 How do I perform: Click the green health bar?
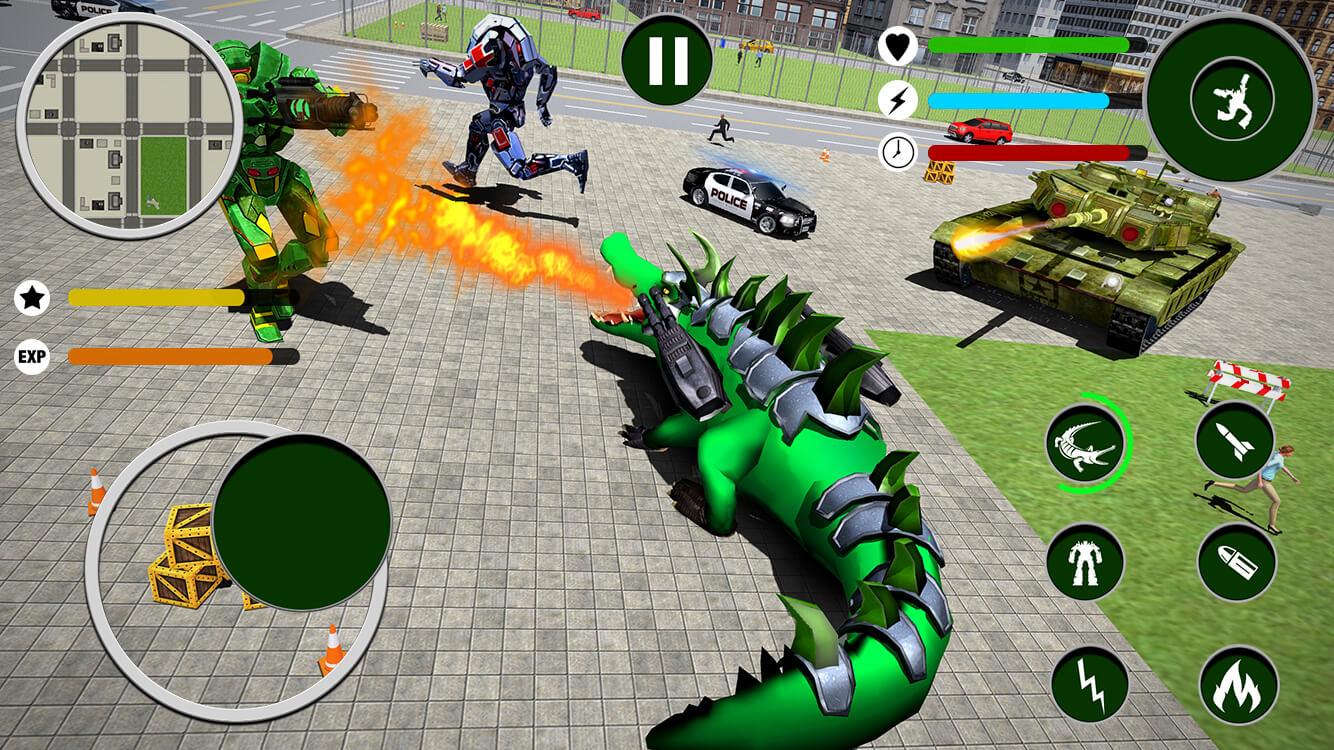[x=1030, y=45]
